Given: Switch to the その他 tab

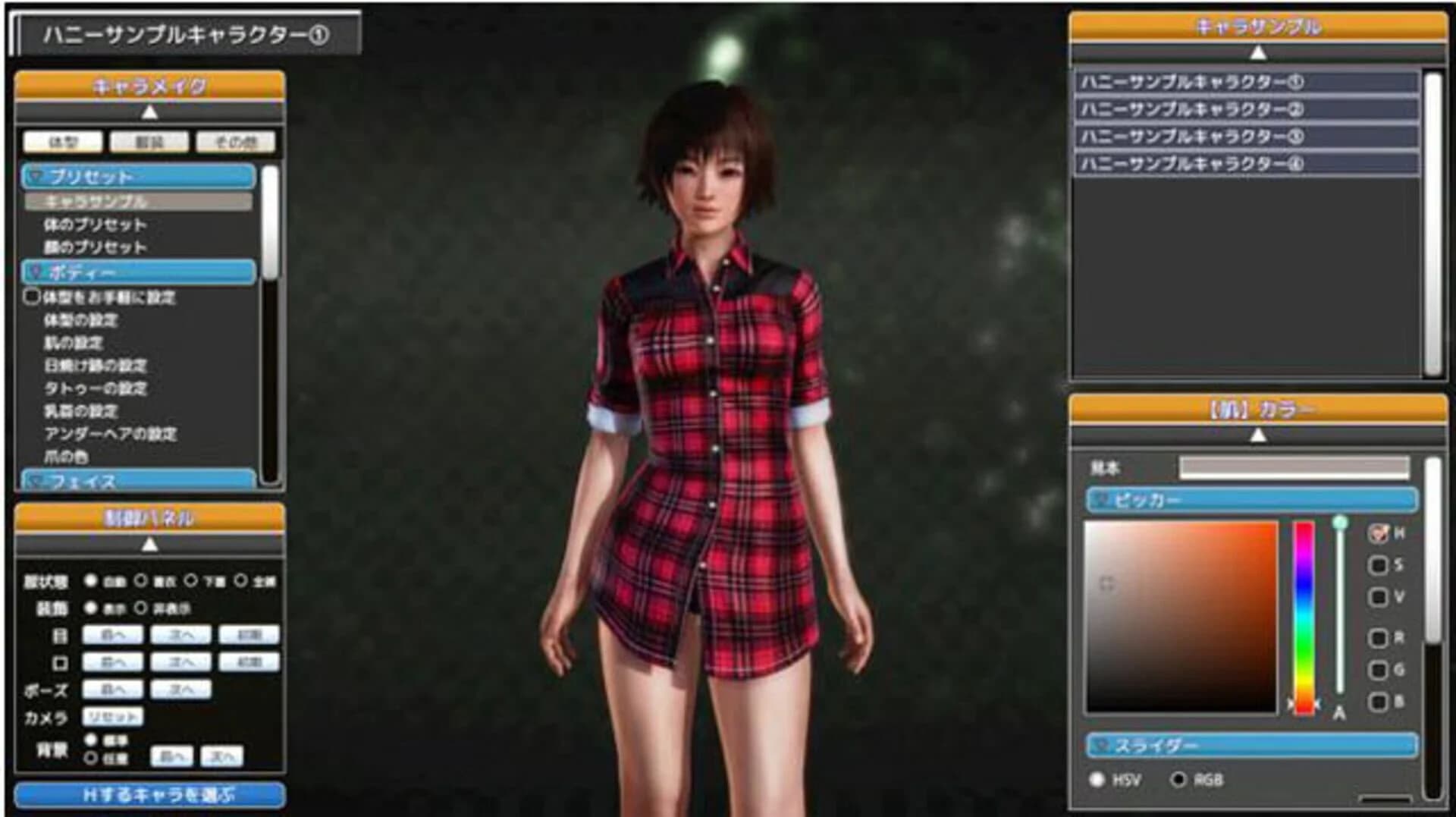Looking at the screenshot, I should [237, 141].
